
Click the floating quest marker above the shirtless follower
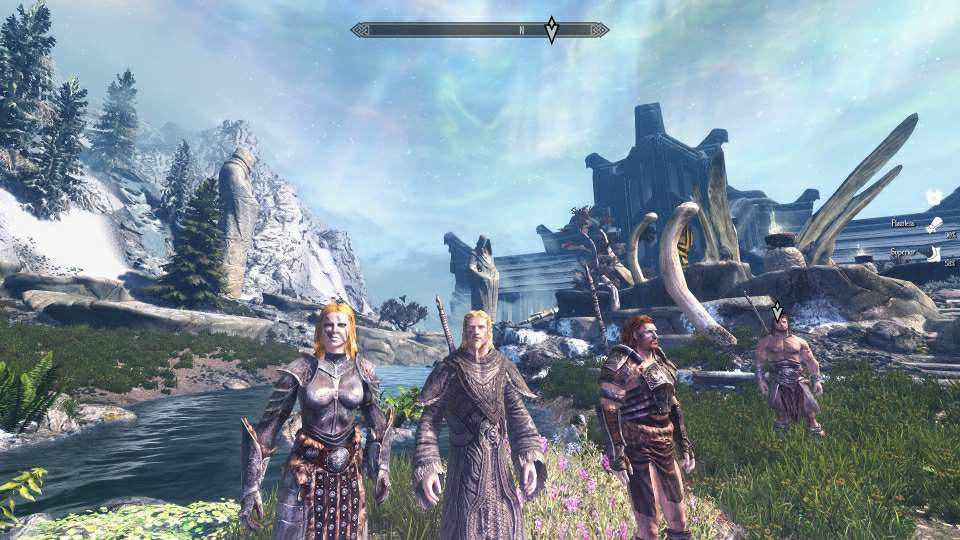pyautogui.click(x=778, y=311)
